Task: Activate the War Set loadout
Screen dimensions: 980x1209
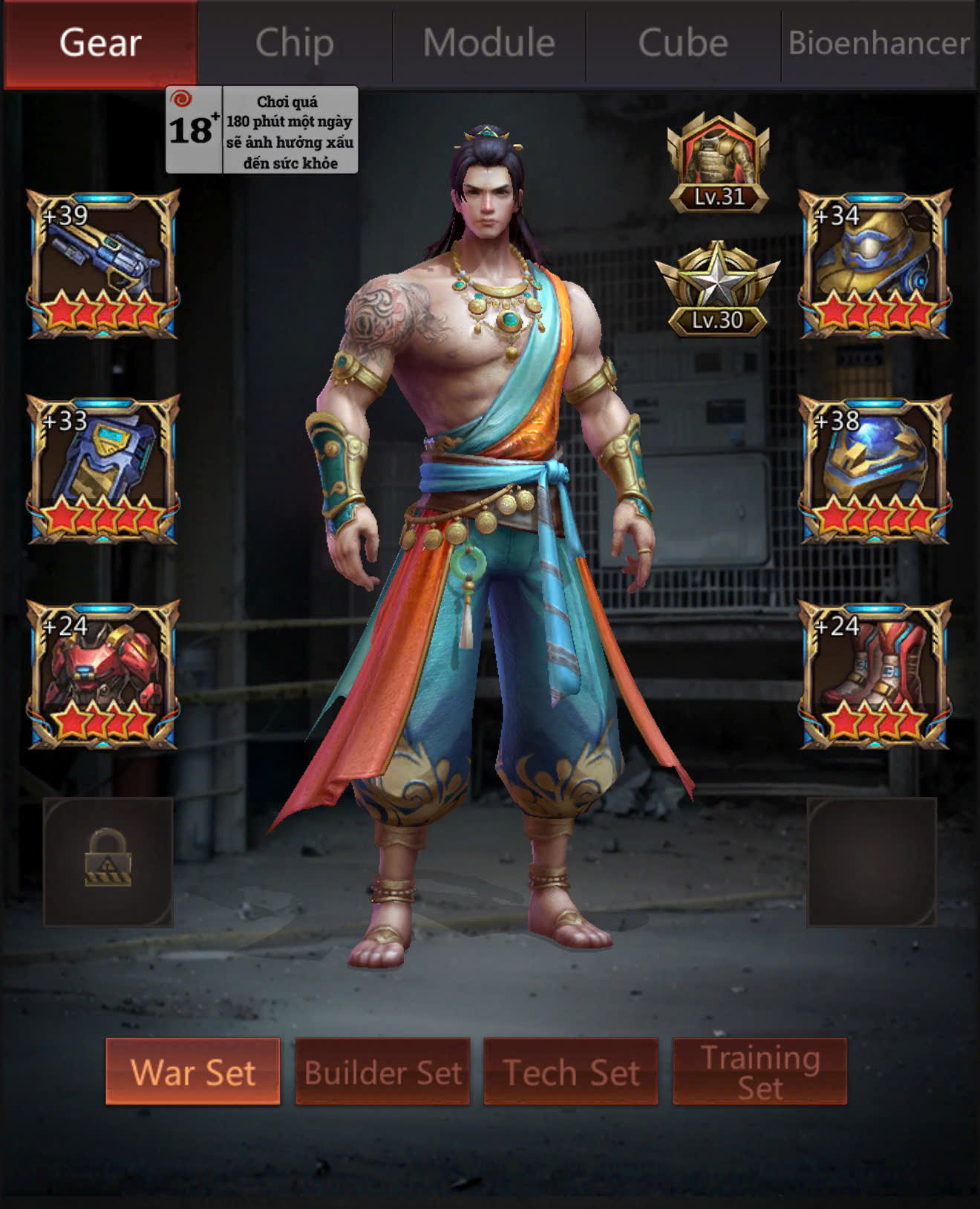Action: click(x=193, y=1072)
